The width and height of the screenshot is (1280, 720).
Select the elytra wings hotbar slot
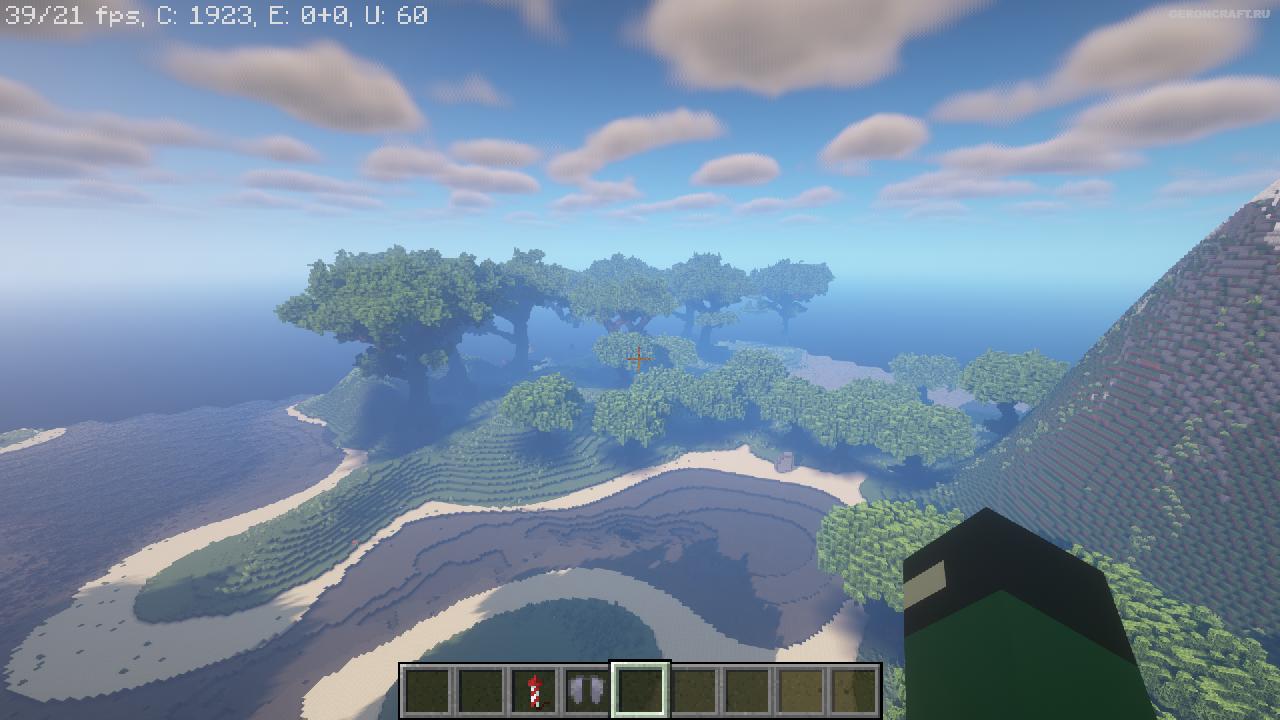[587, 691]
